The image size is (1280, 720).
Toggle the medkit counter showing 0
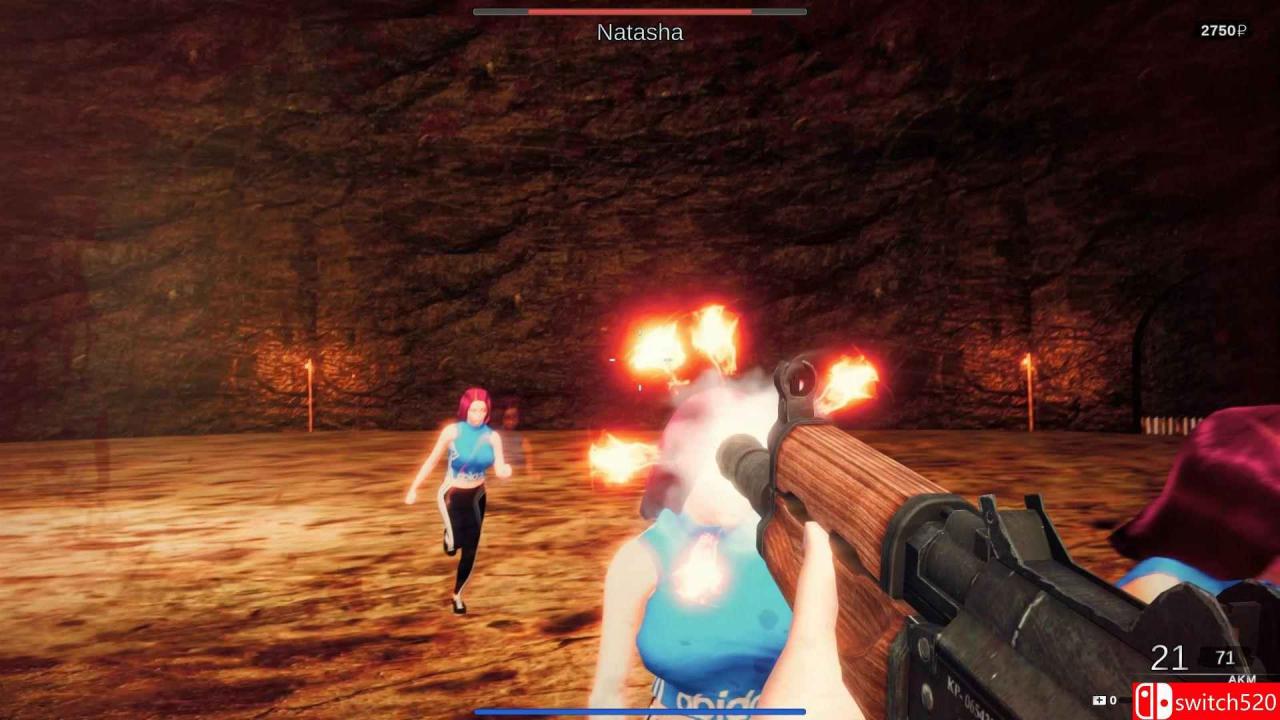(x=1112, y=700)
